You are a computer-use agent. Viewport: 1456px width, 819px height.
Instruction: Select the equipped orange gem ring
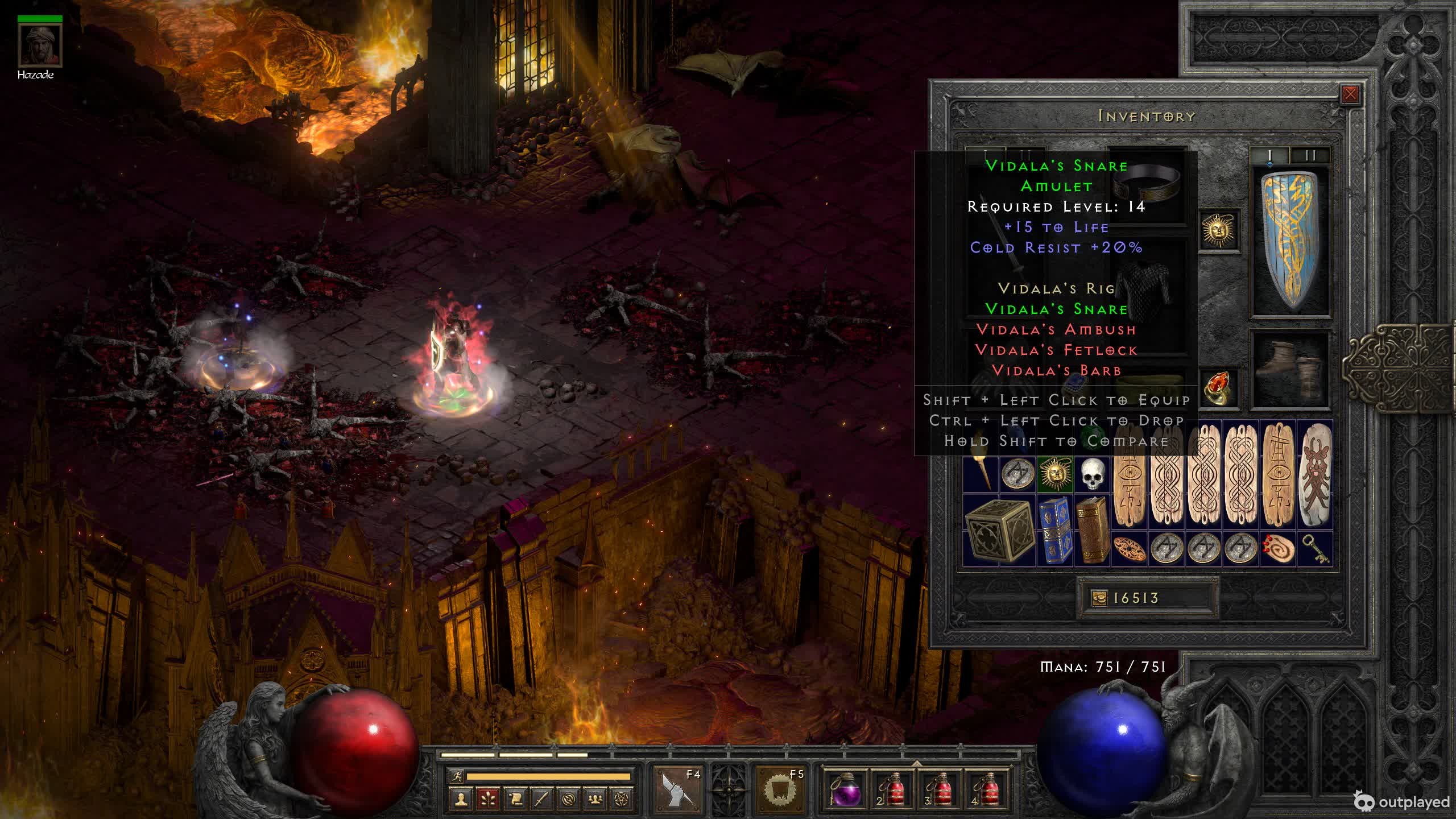click(1219, 387)
